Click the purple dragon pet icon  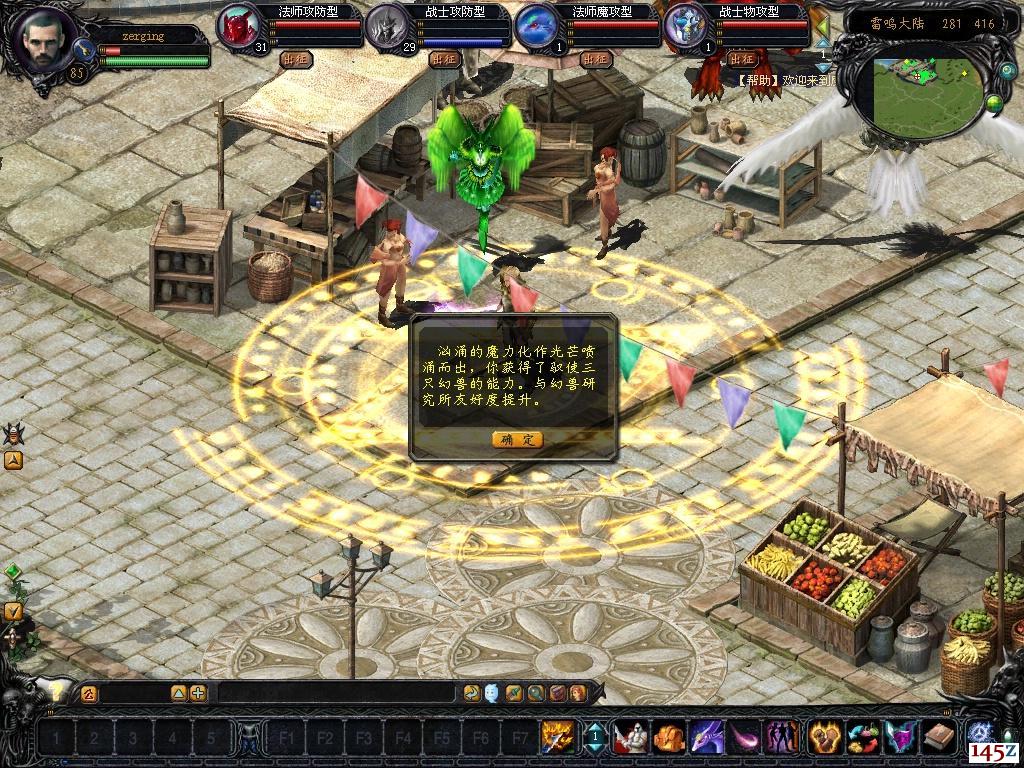coord(706,738)
